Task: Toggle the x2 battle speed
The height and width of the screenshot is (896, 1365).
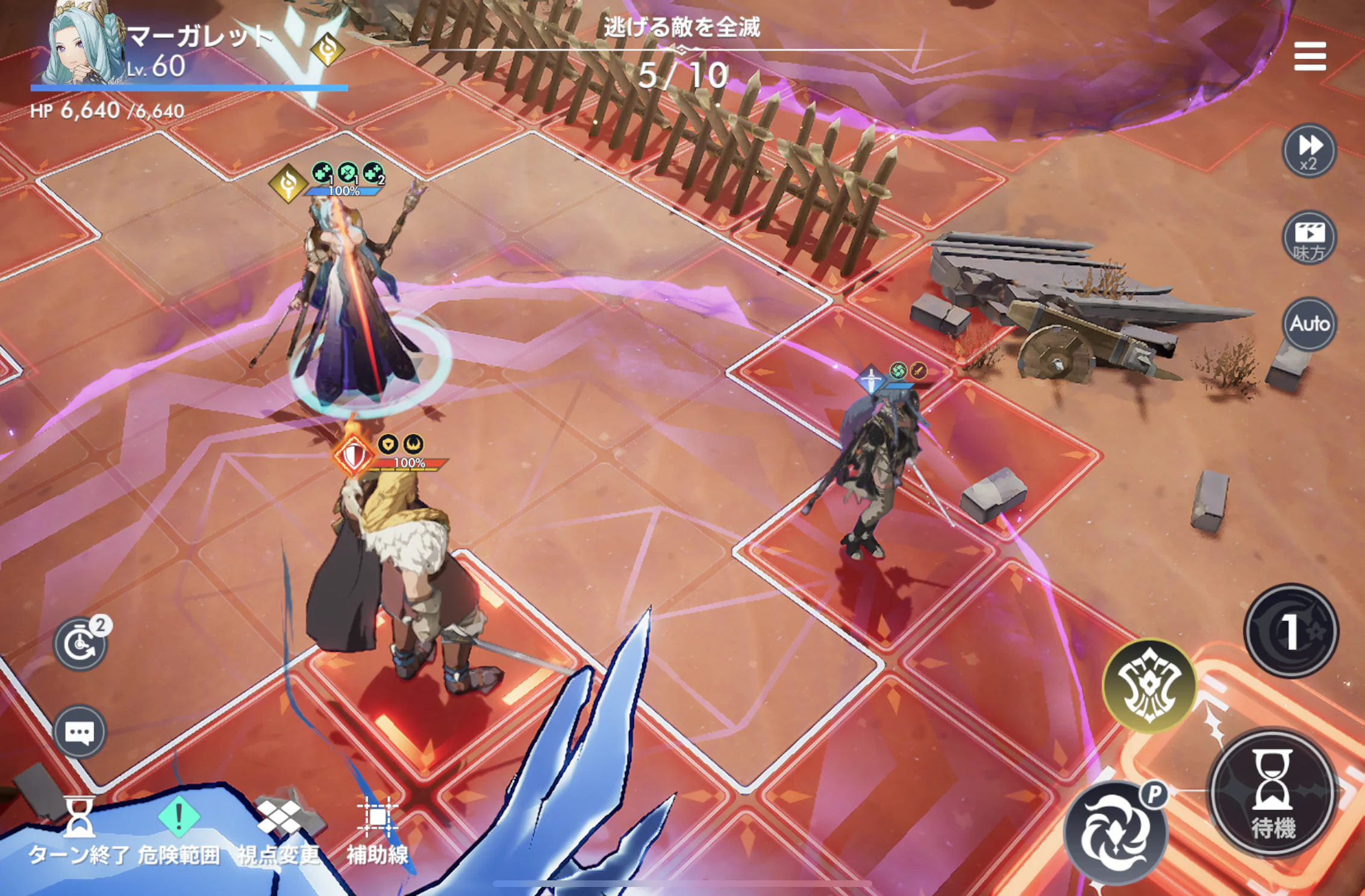Action: click(1309, 151)
